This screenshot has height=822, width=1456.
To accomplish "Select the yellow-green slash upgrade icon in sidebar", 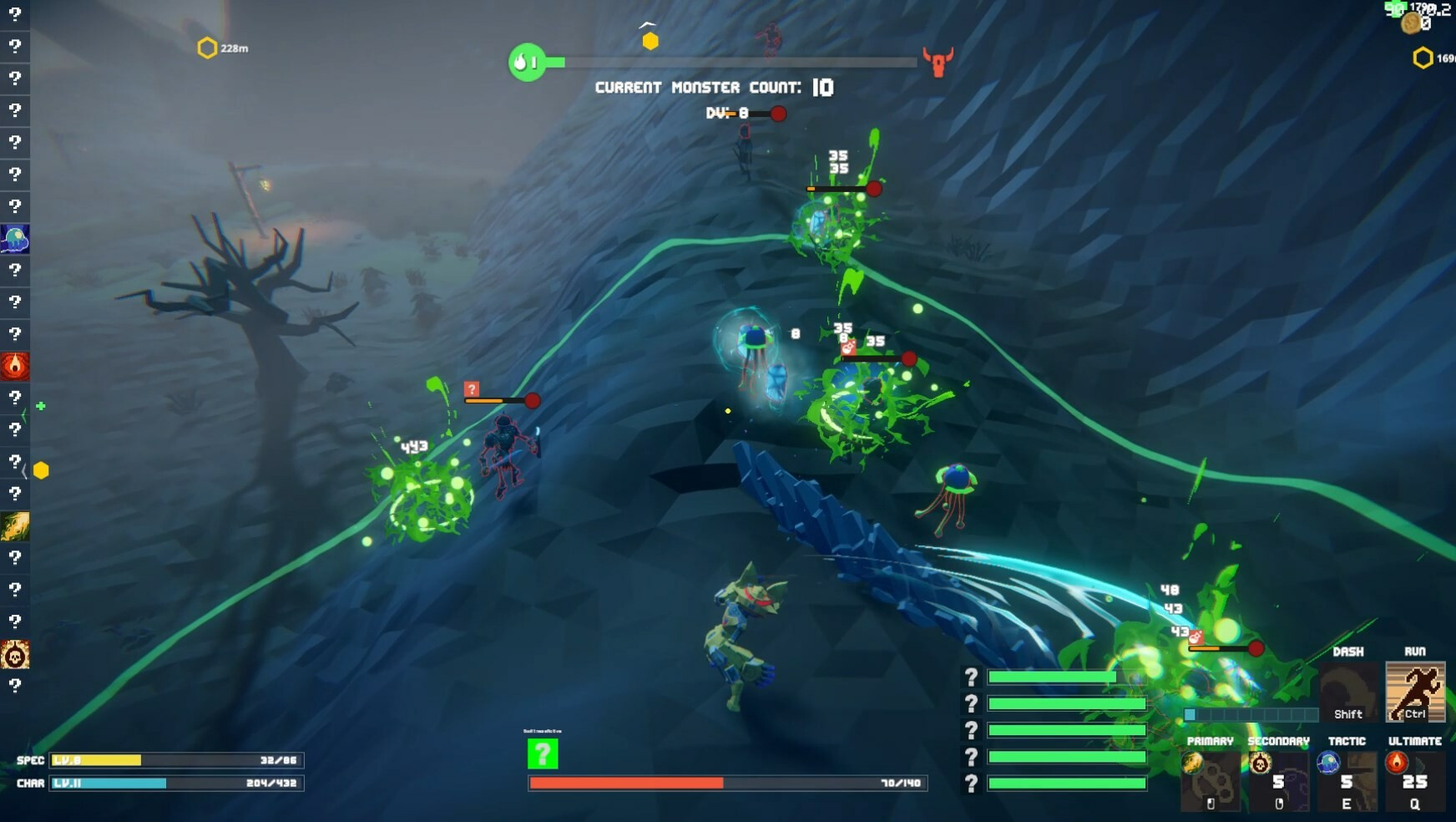I will pyautogui.click(x=15, y=525).
